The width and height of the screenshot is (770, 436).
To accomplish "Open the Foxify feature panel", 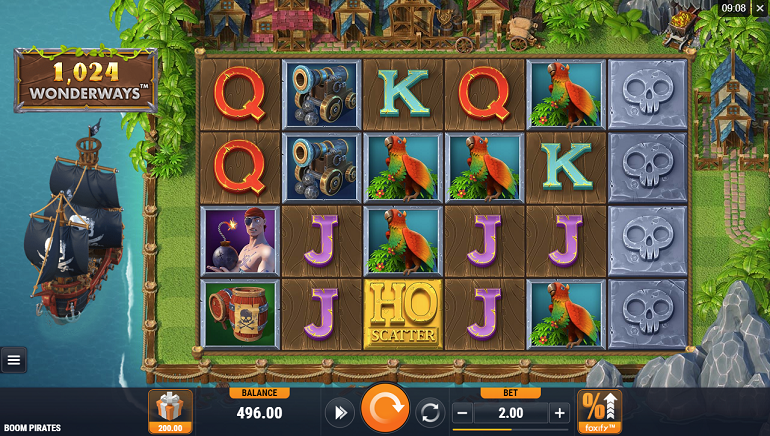I will (599, 411).
